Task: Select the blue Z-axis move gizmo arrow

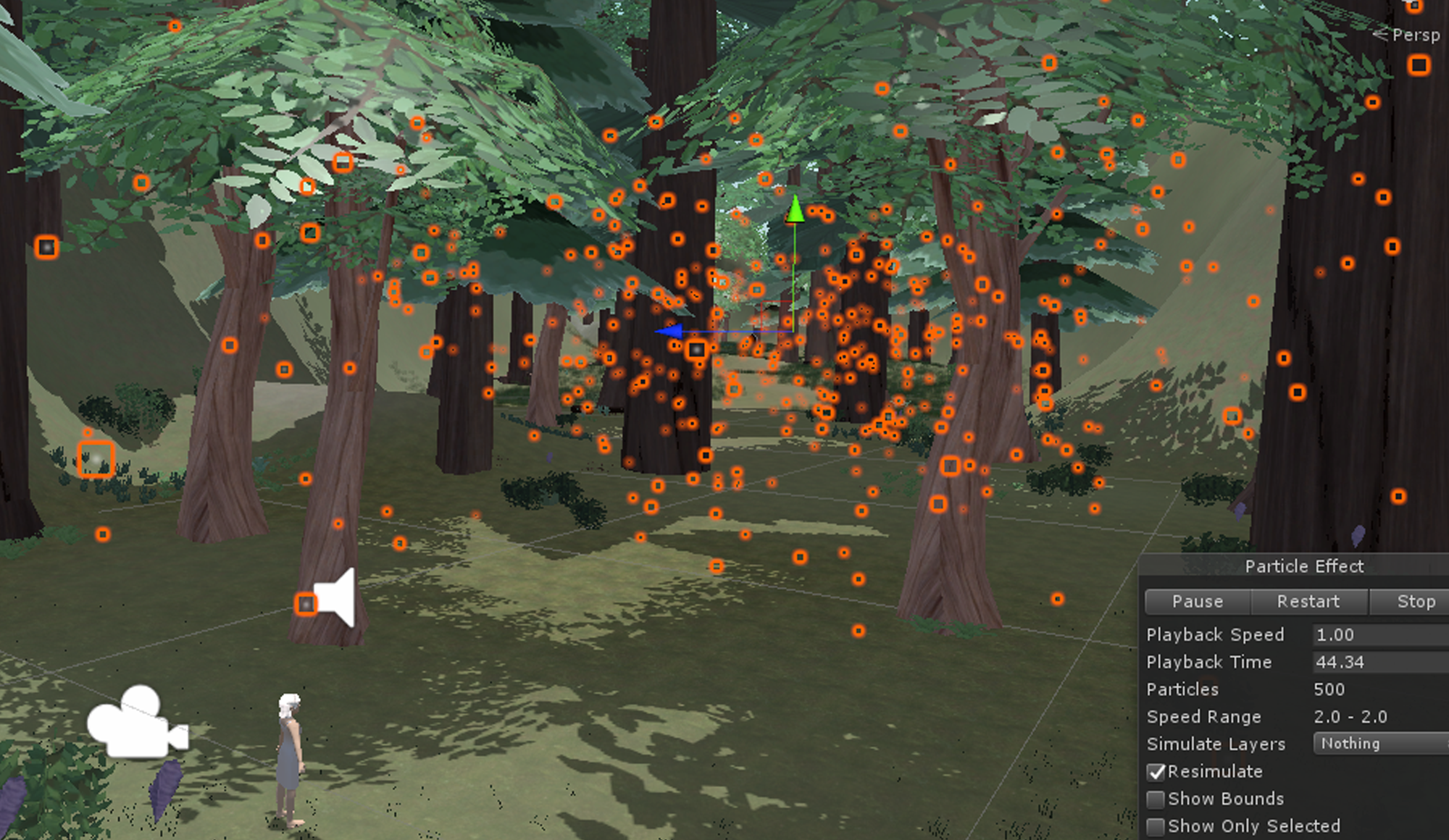Action: tap(669, 332)
